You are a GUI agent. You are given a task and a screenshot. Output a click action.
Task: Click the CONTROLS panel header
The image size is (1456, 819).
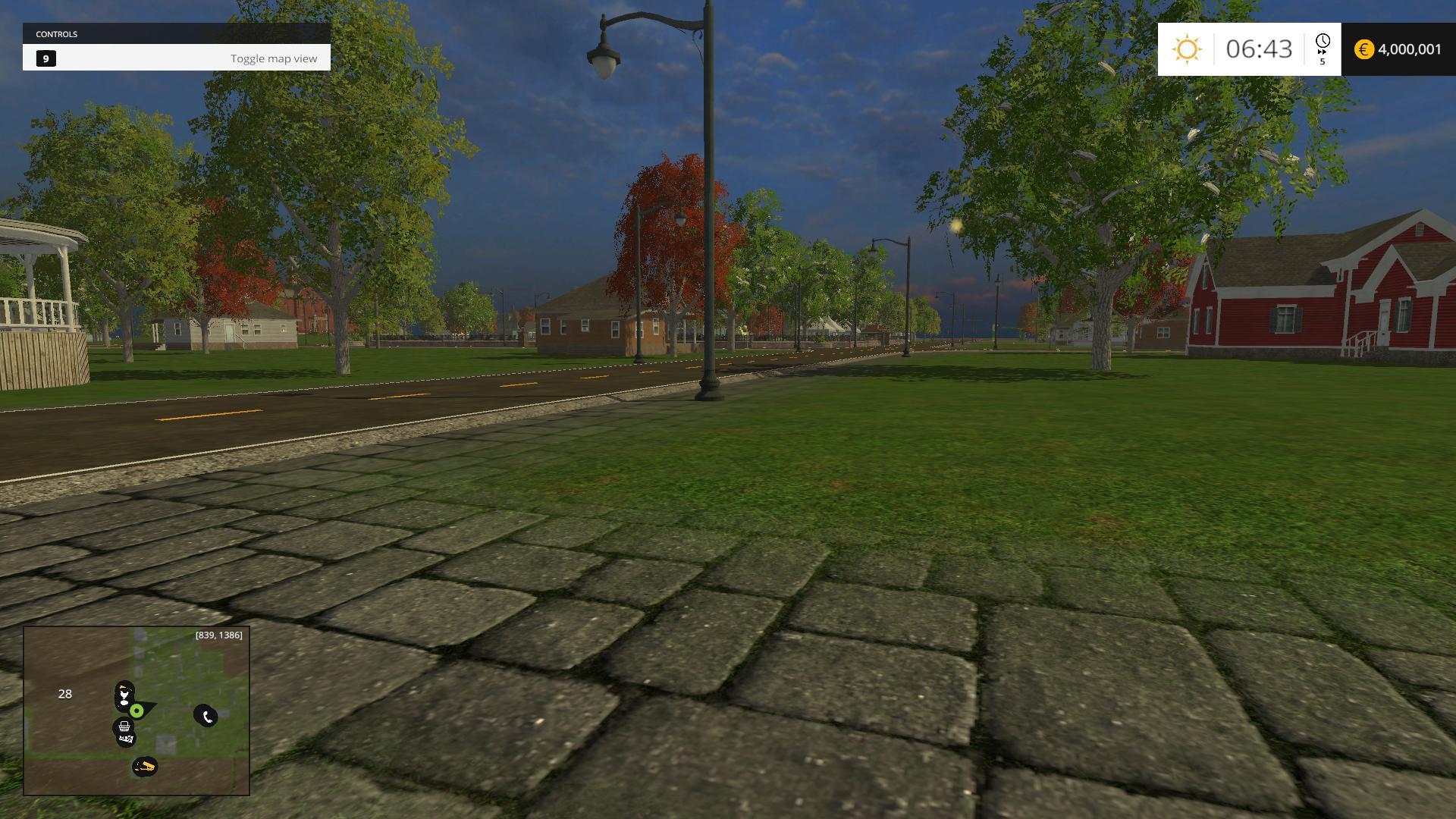(58, 33)
